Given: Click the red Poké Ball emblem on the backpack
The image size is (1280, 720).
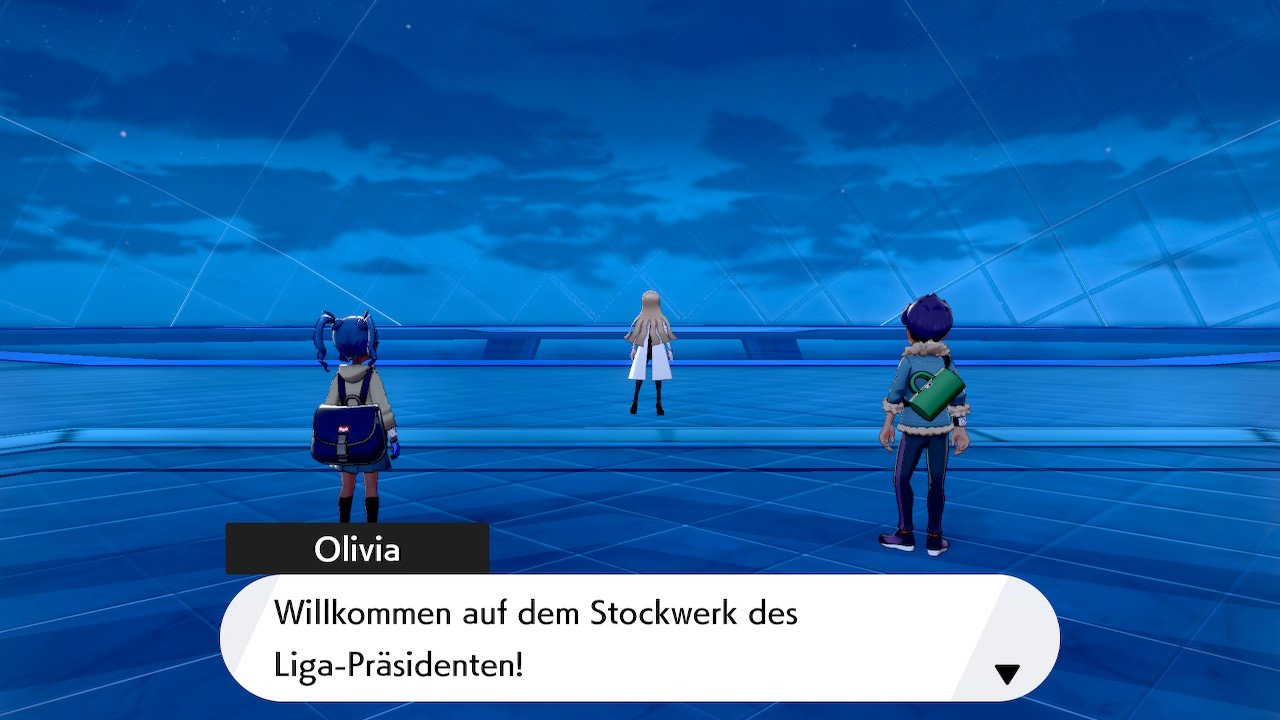Looking at the screenshot, I should pyautogui.click(x=343, y=428).
